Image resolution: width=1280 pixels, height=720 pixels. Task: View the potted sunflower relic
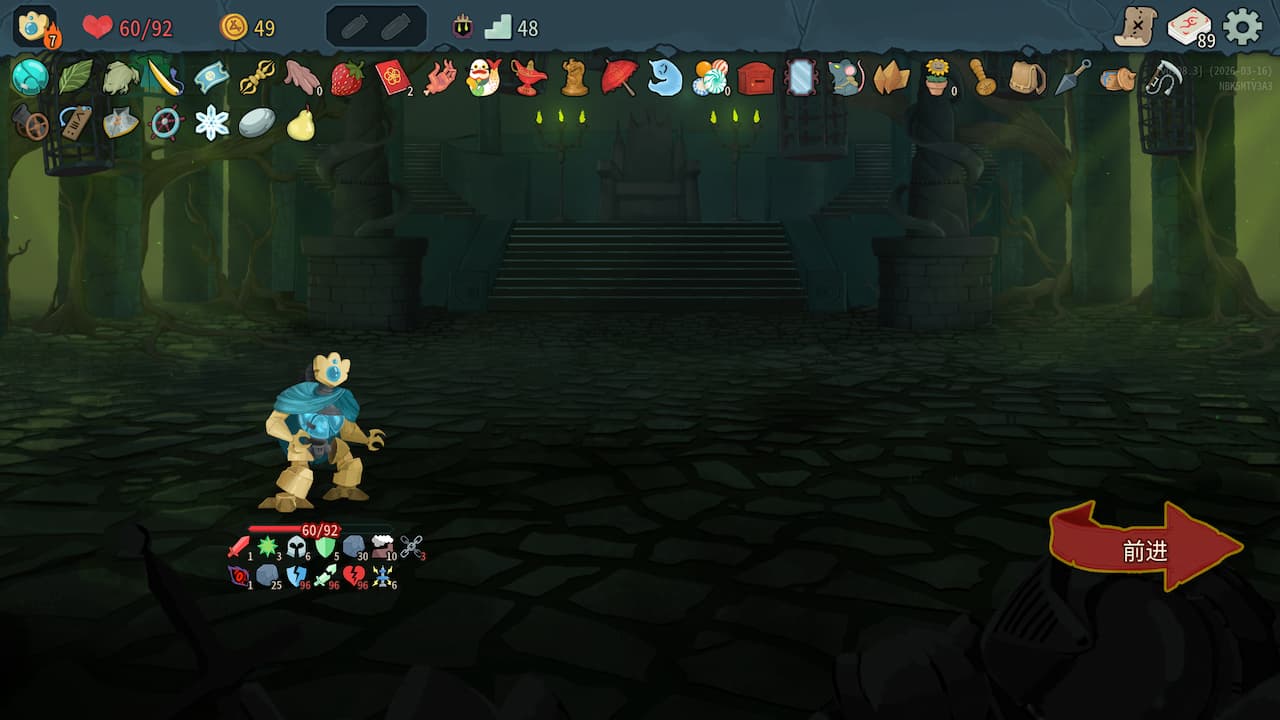click(x=938, y=80)
